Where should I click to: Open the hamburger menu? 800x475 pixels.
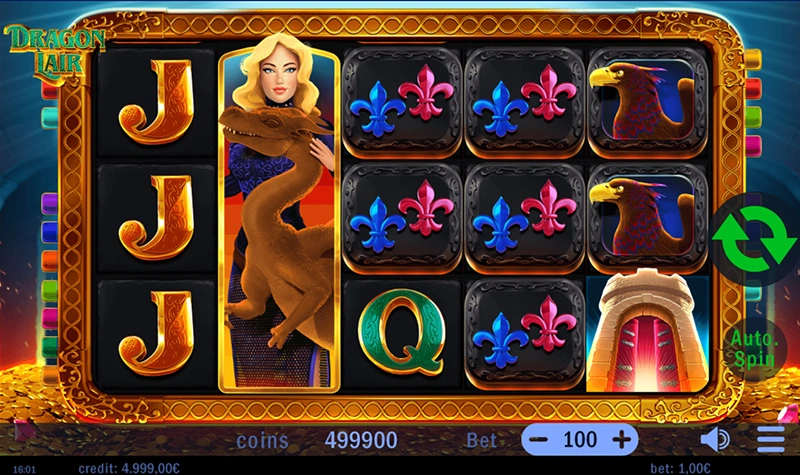pyautogui.click(x=771, y=439)
